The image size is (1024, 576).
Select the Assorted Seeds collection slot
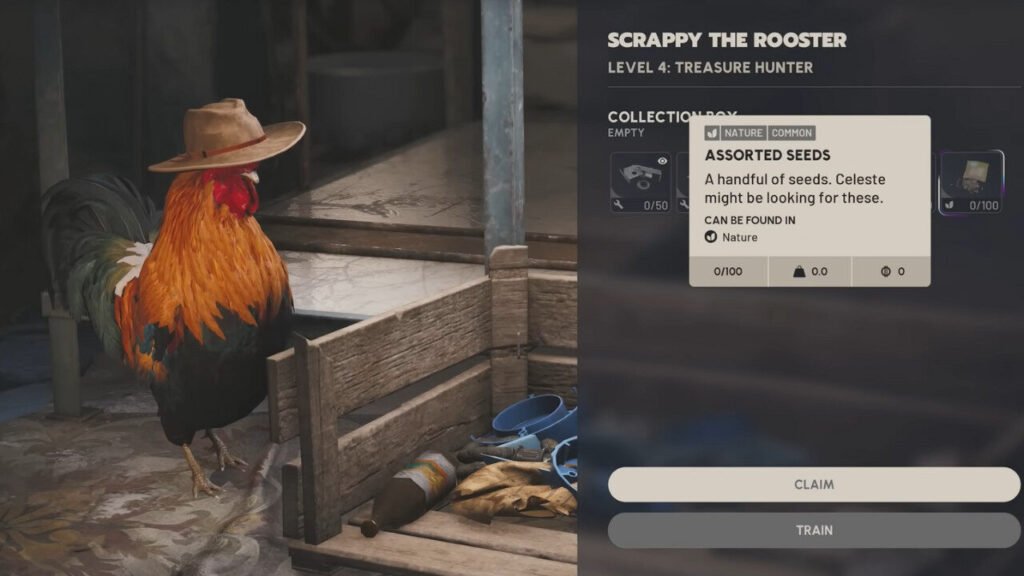point(971,182)
